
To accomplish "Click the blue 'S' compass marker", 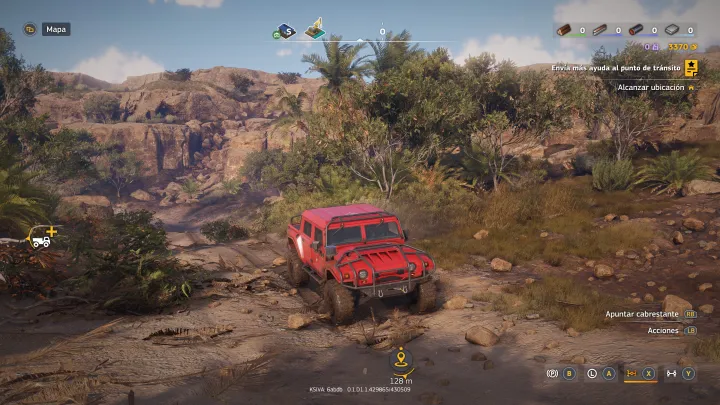I will pyautogui.click(x=285, y=31).
